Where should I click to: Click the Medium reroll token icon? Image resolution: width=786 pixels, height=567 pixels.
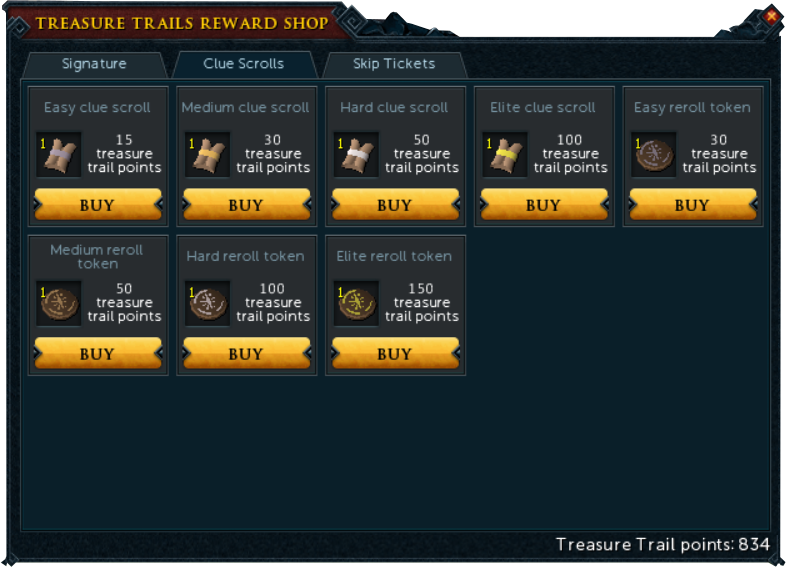(x=59, y=304)
